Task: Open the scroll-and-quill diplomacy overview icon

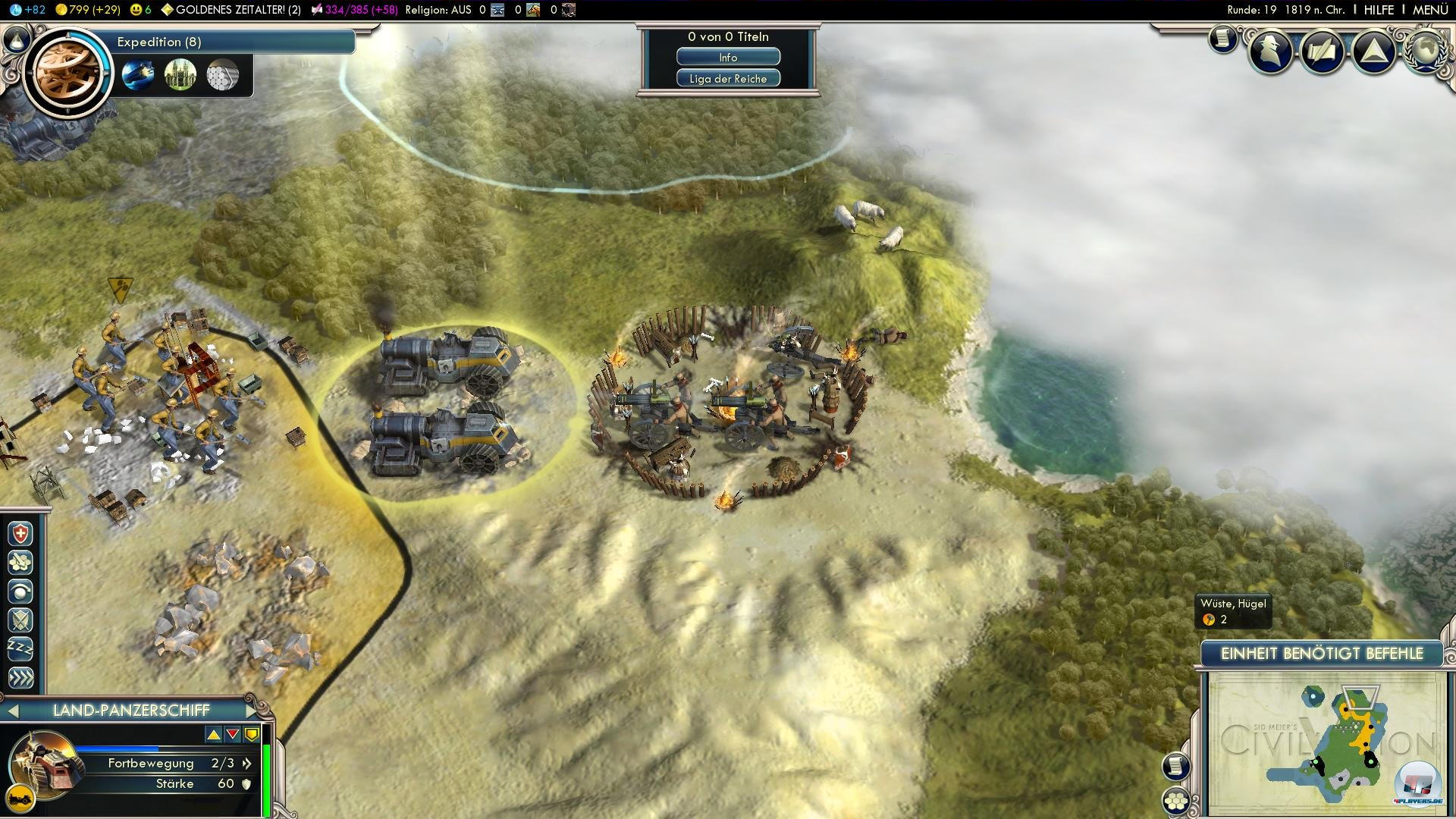Action: [1323, 52]
